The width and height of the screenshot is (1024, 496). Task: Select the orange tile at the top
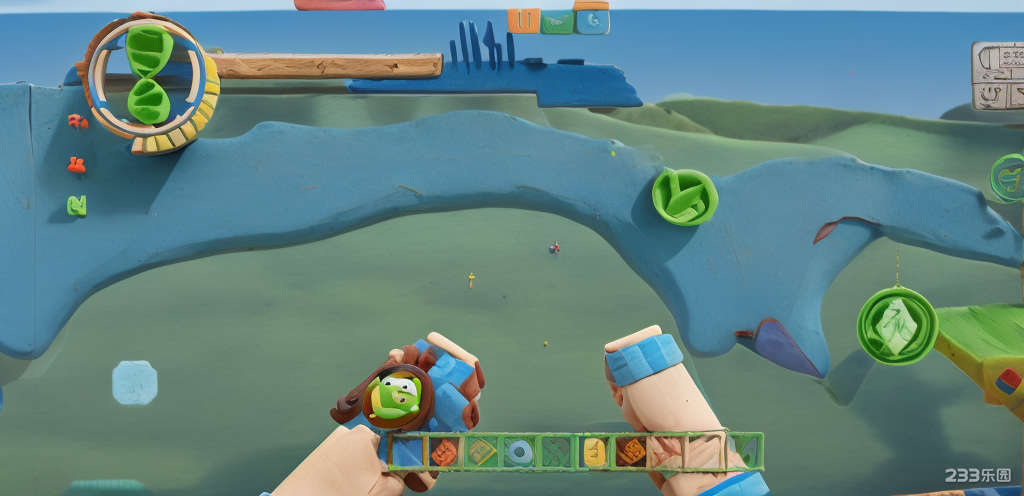(523, 20)
